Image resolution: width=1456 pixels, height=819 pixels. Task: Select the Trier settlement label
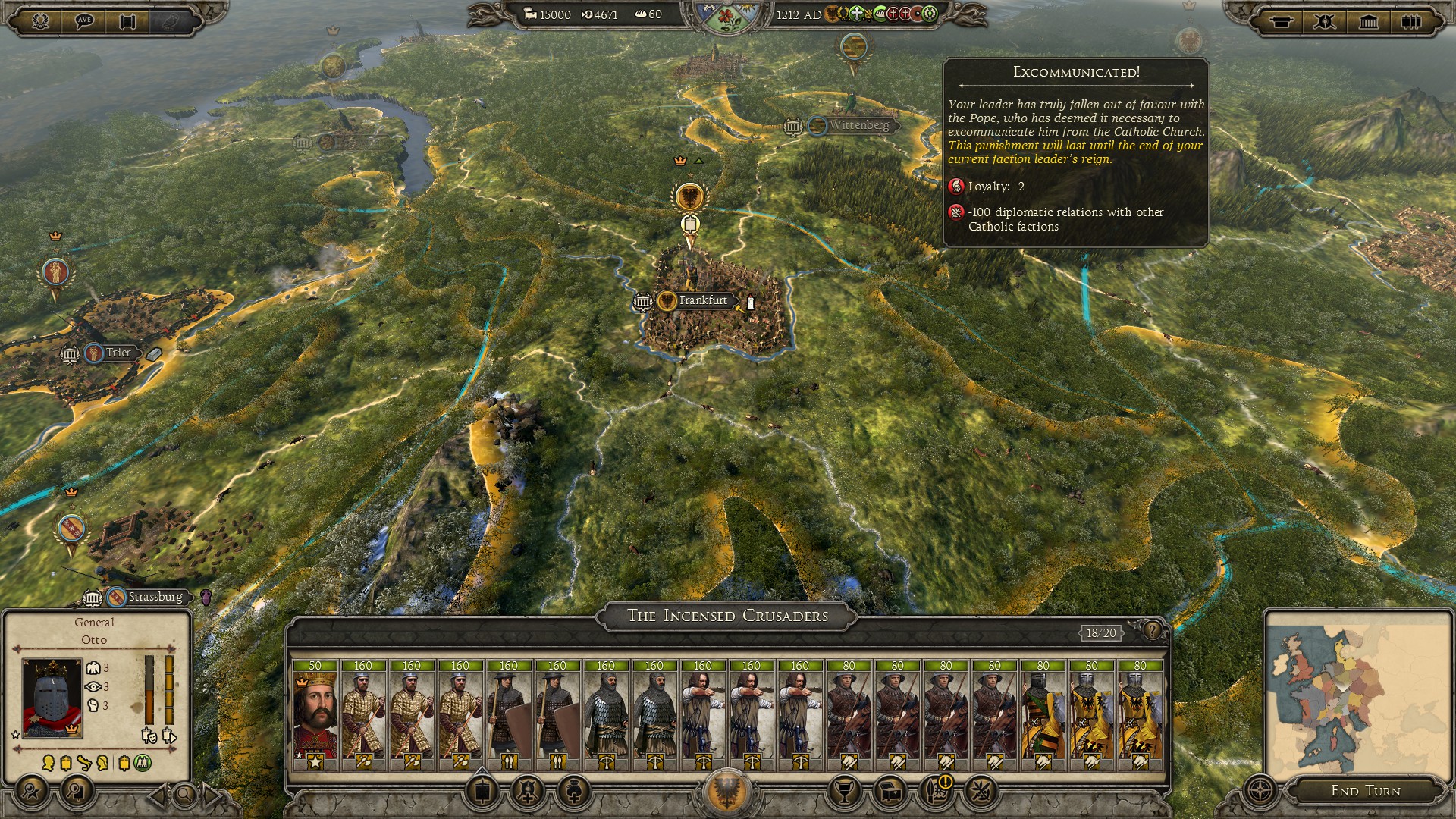[x=118, y=353]
